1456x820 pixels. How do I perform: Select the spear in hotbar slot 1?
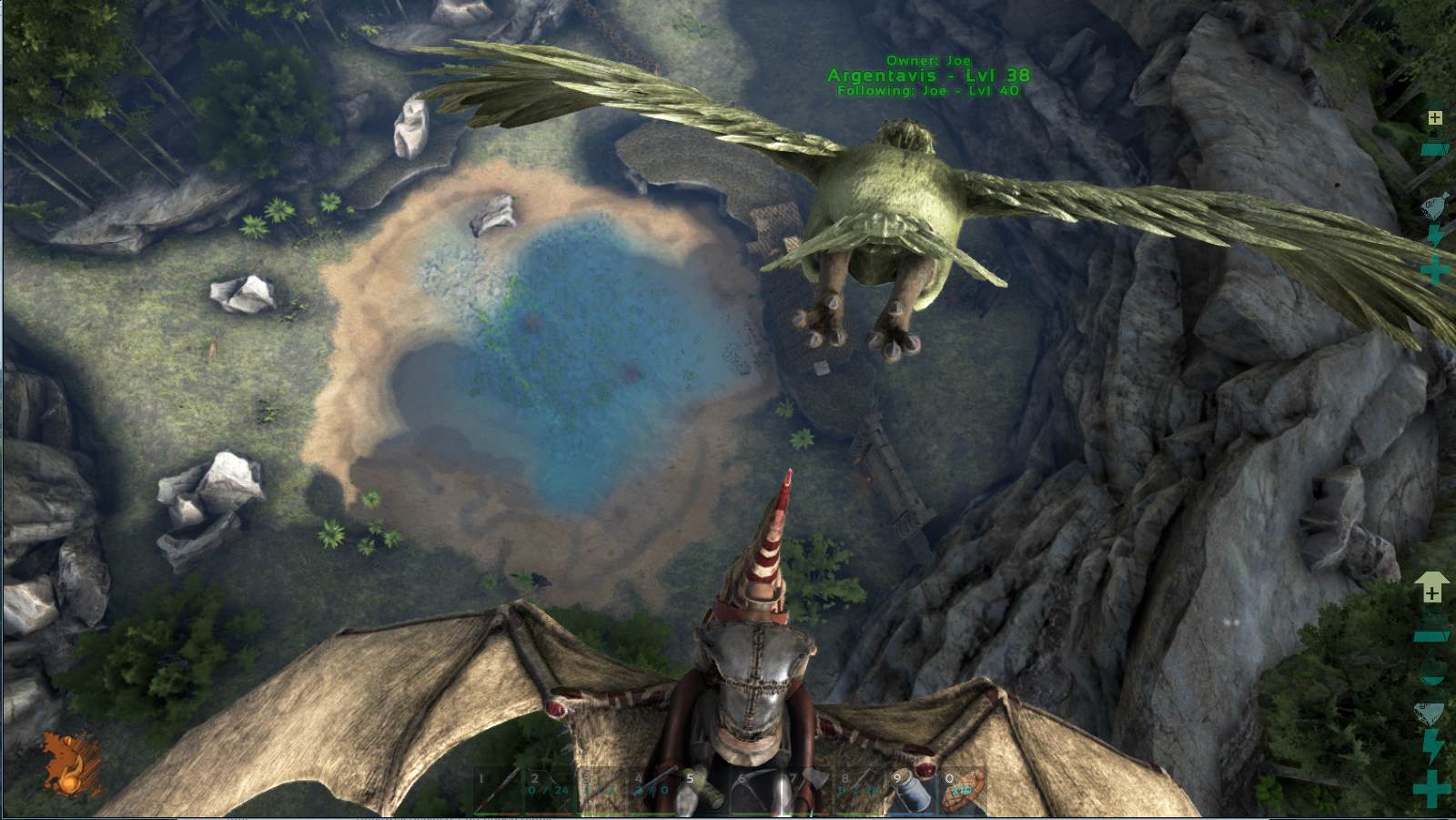tap(497, 791)
